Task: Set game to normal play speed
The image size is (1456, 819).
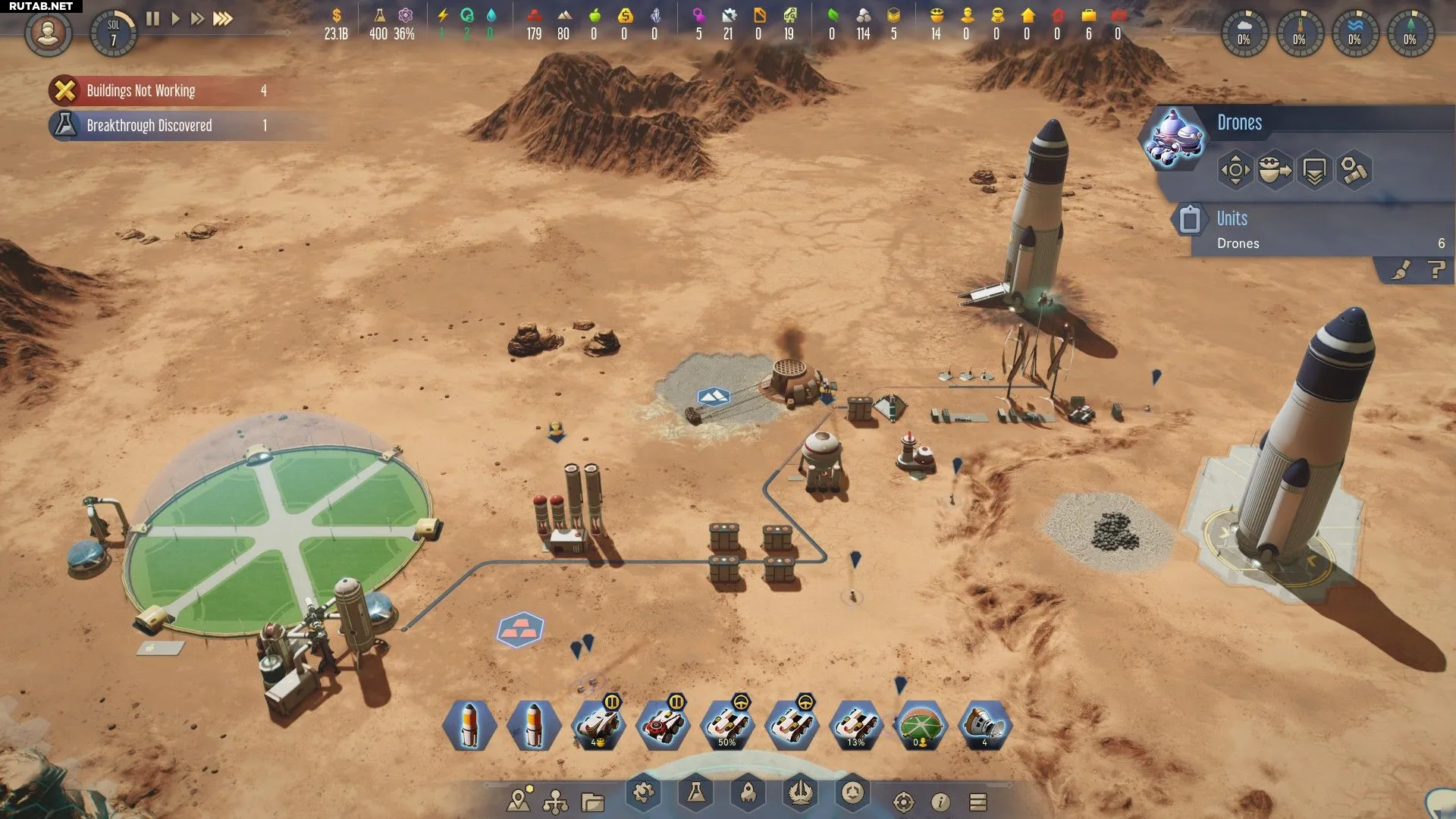Action: pos(175,19)
